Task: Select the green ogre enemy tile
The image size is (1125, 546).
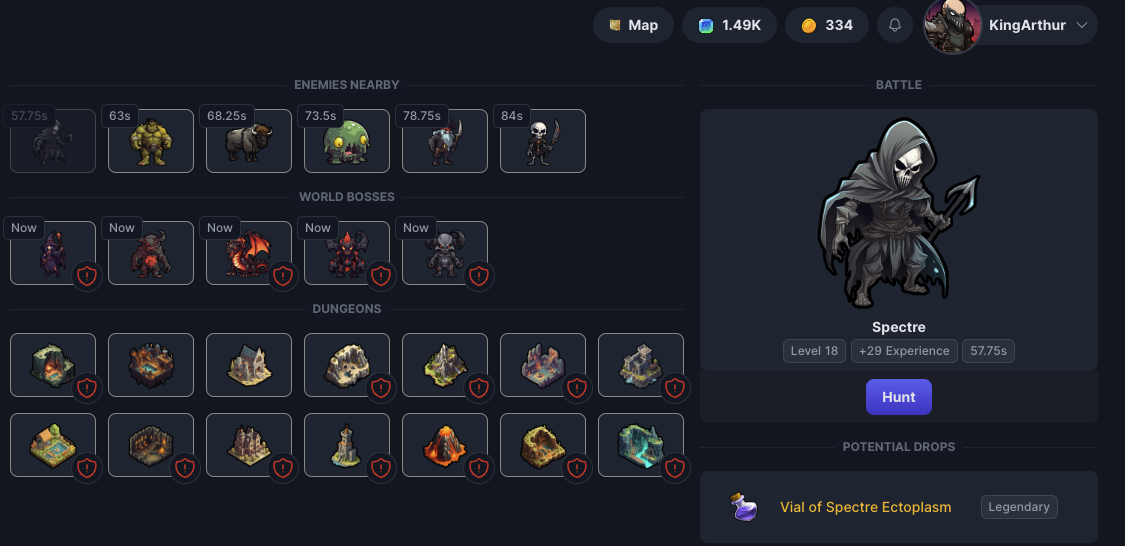Action: [151, 141]
